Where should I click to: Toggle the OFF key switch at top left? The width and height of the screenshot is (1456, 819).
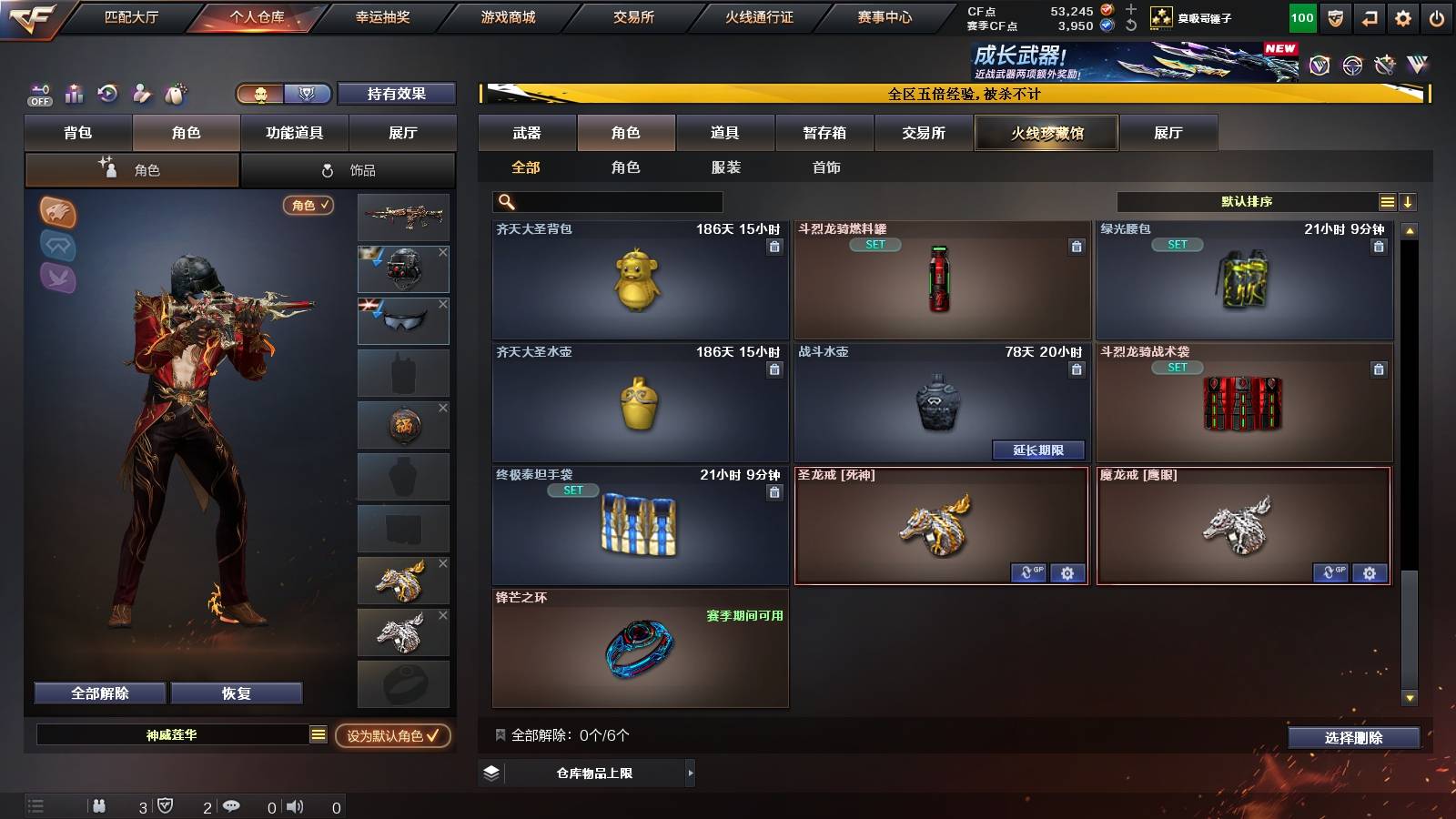coord(39,94)
